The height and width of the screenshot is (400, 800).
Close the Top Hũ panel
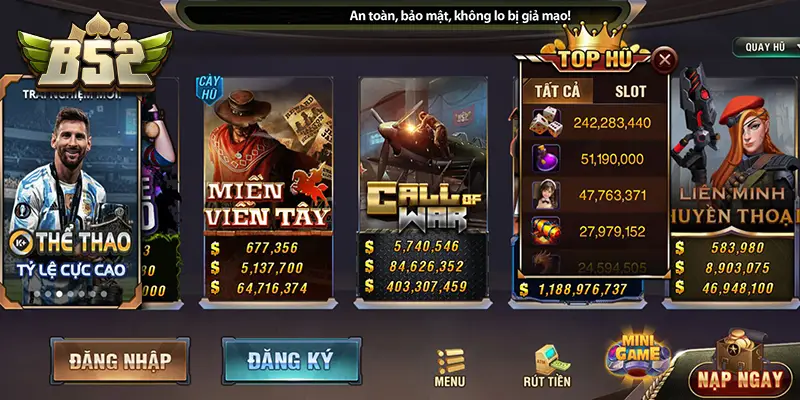pyautogui.click(x=663, y=60)
